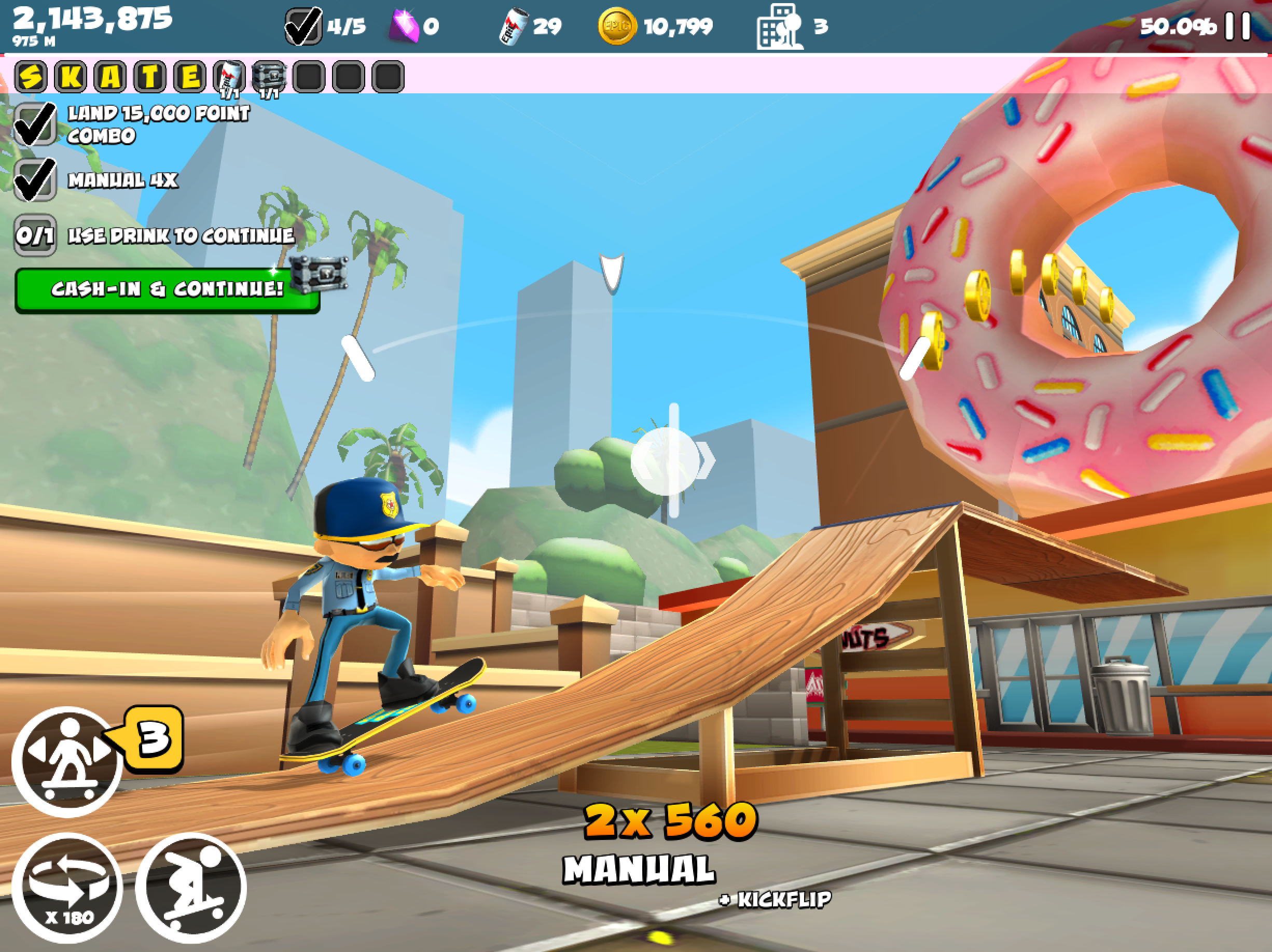Screen dimensions: 1272x952
Task: Tap the building location counter icon
Action: pyautogui.click(x=779, y=26)
